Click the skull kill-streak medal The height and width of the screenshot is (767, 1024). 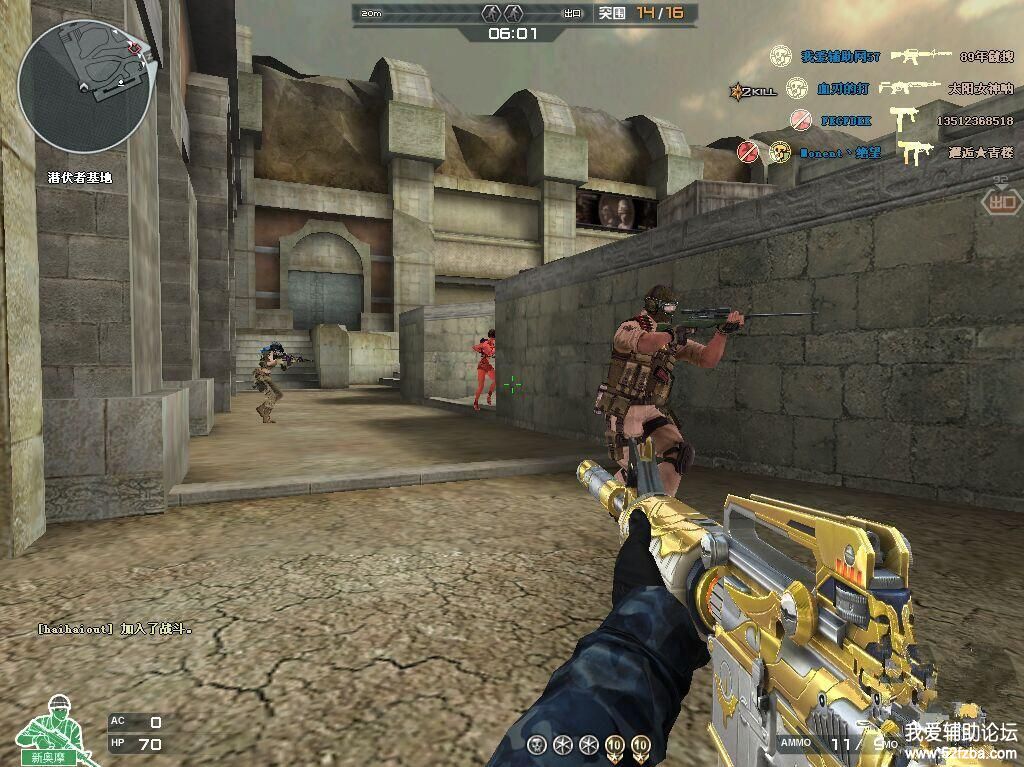[537, 745]
